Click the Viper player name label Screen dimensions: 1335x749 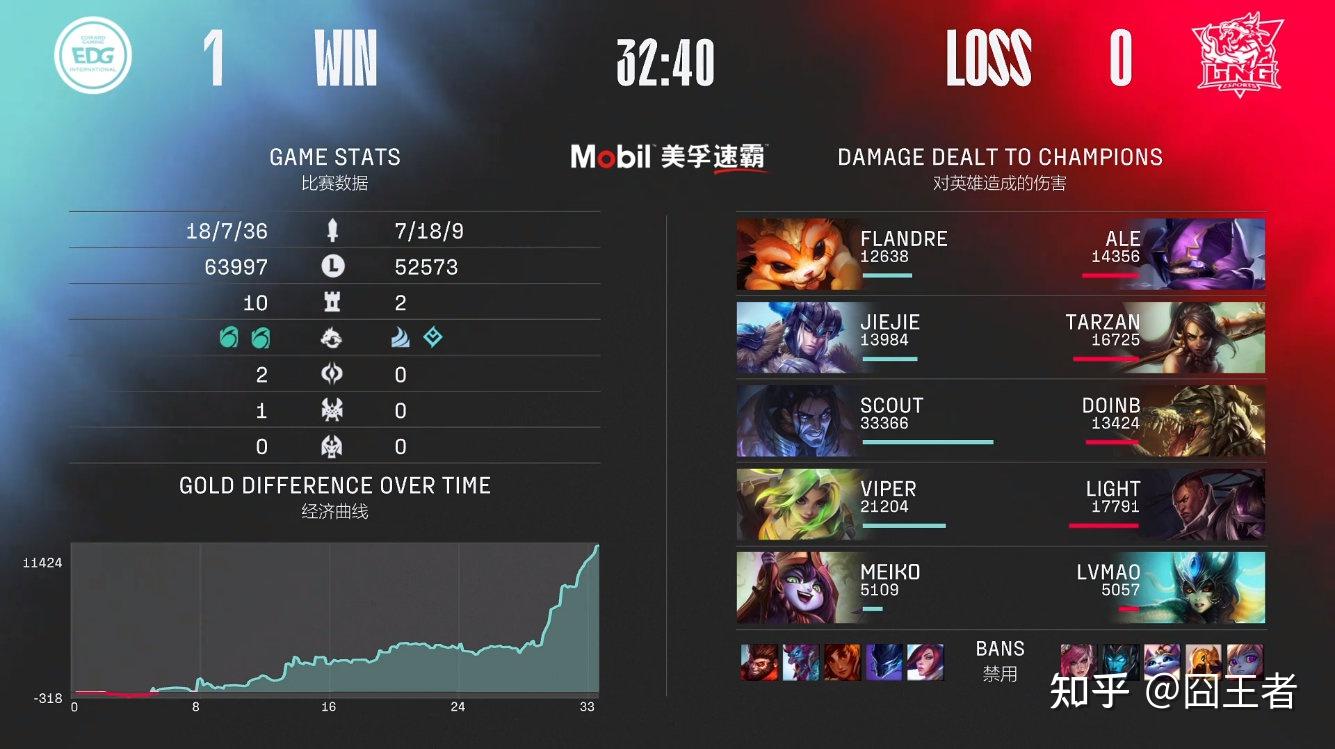tap(889, 489)
